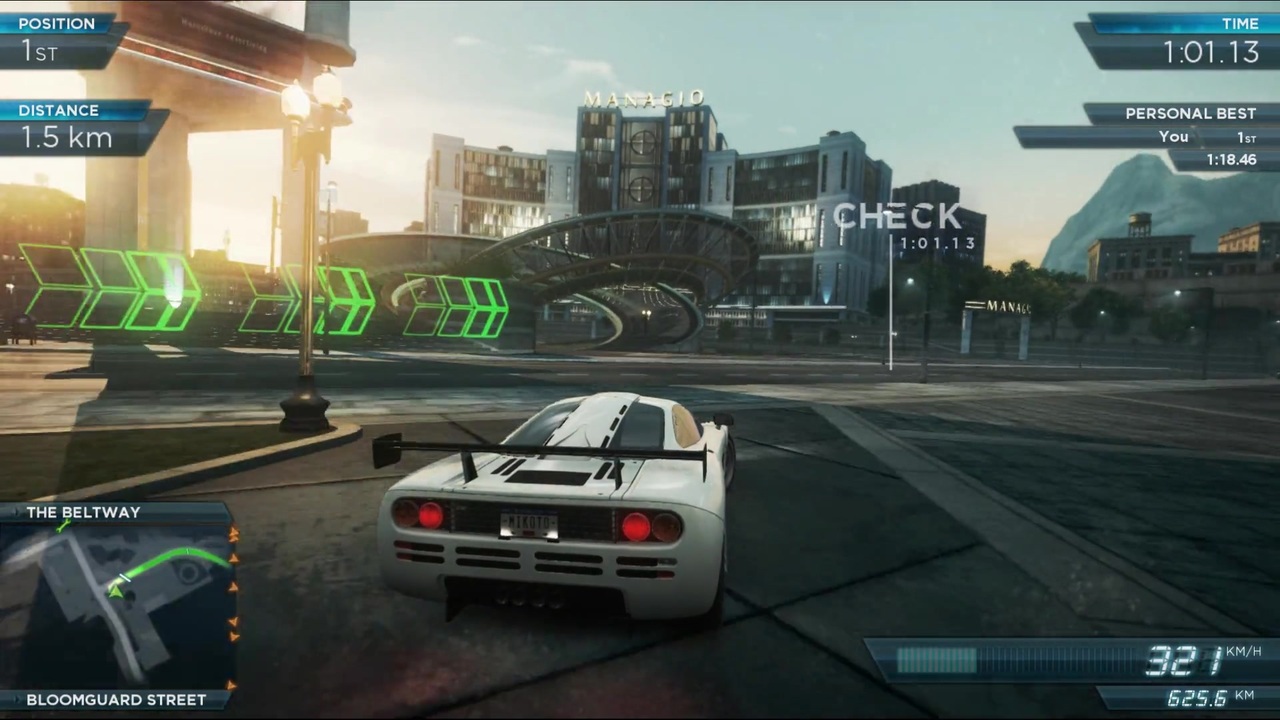This screenshot has width=1280, height=720.
Task: Select the BLOOMGUARD STREET name tab
Action: pos(116,699)
